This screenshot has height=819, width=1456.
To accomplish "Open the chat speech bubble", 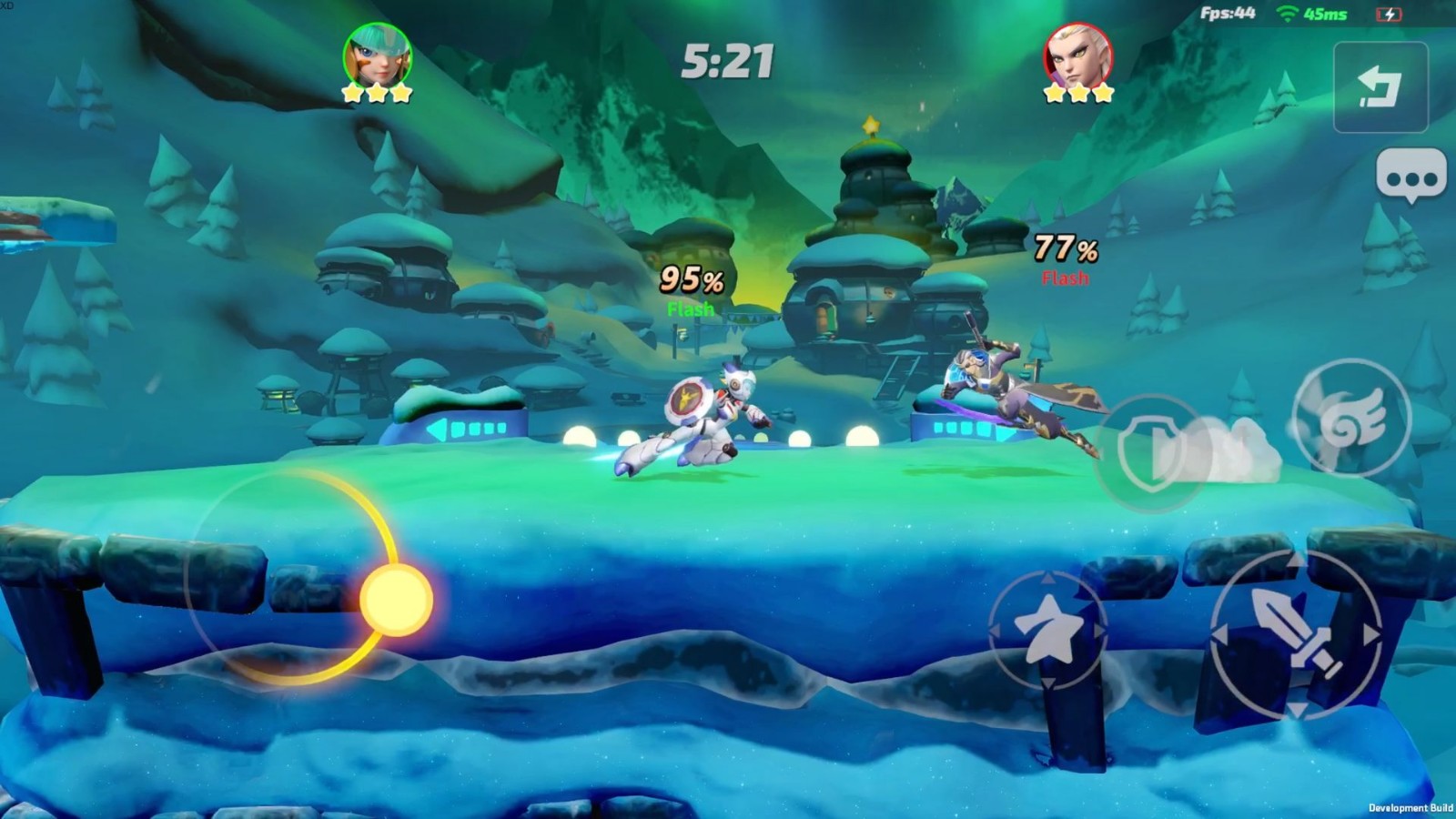I will pos(1410,176).
